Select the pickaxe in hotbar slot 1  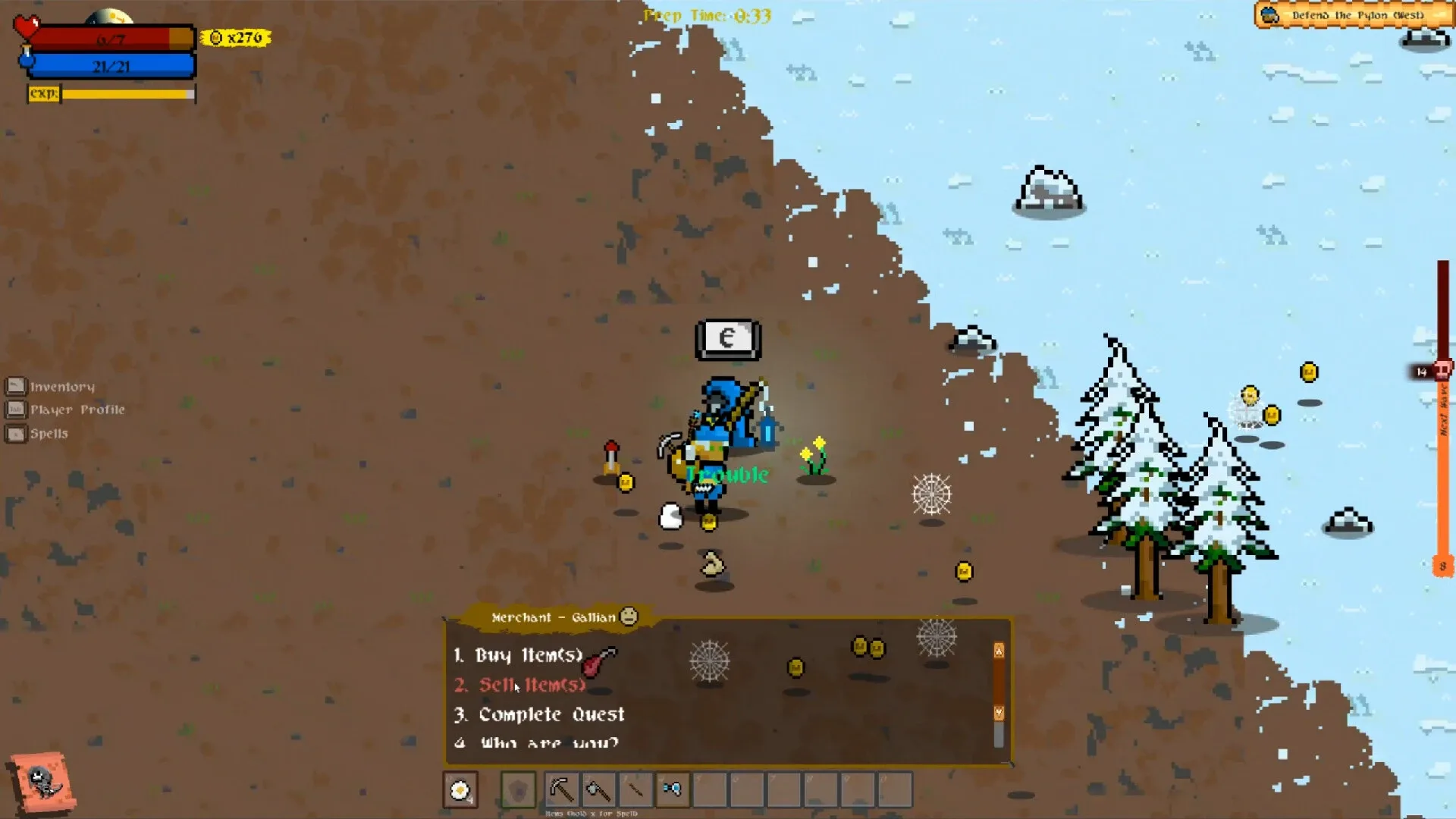click(x=561, y=790)
